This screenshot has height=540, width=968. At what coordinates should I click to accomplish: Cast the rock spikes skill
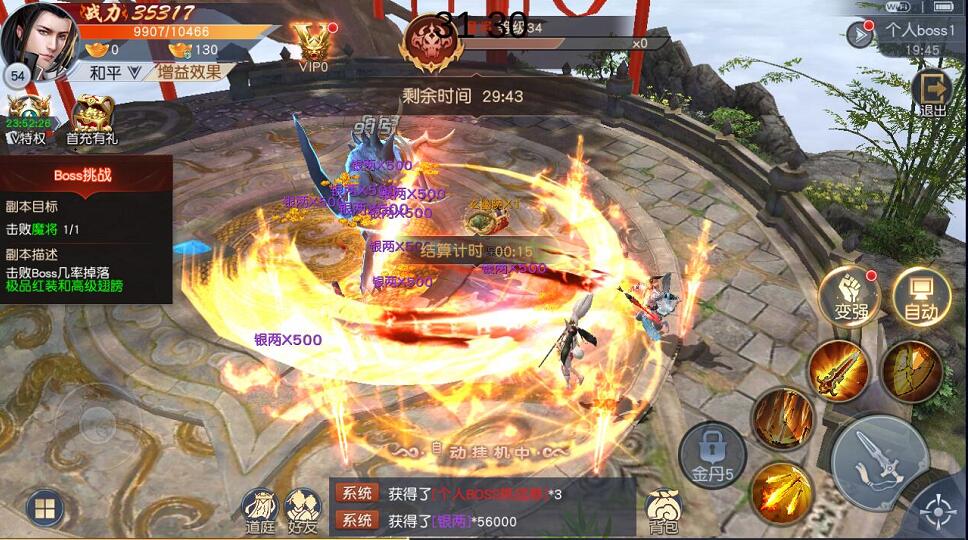click(782, 417)
